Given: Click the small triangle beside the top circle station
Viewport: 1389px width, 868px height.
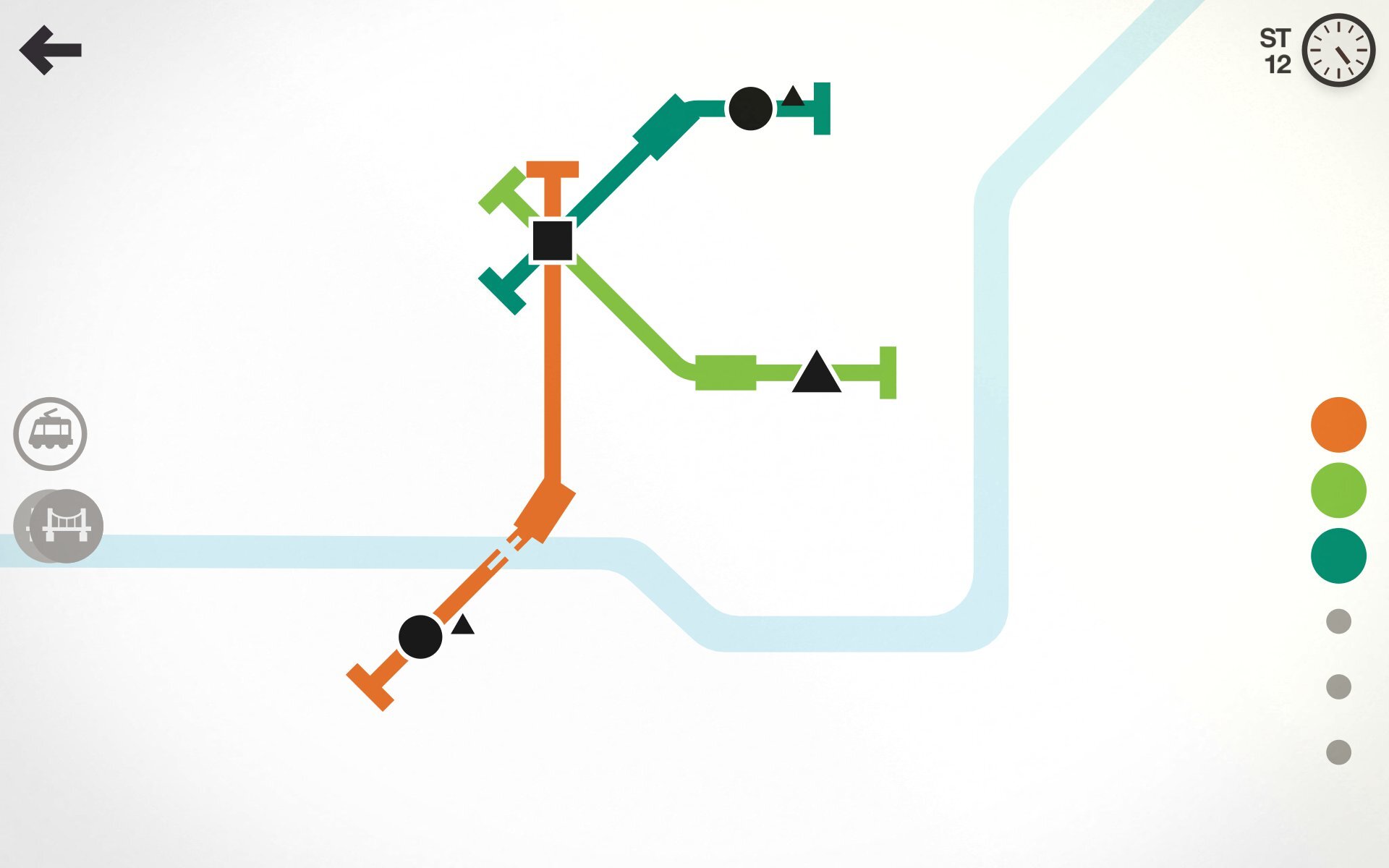Looking at the screenshot, I should tap(793, 98).
